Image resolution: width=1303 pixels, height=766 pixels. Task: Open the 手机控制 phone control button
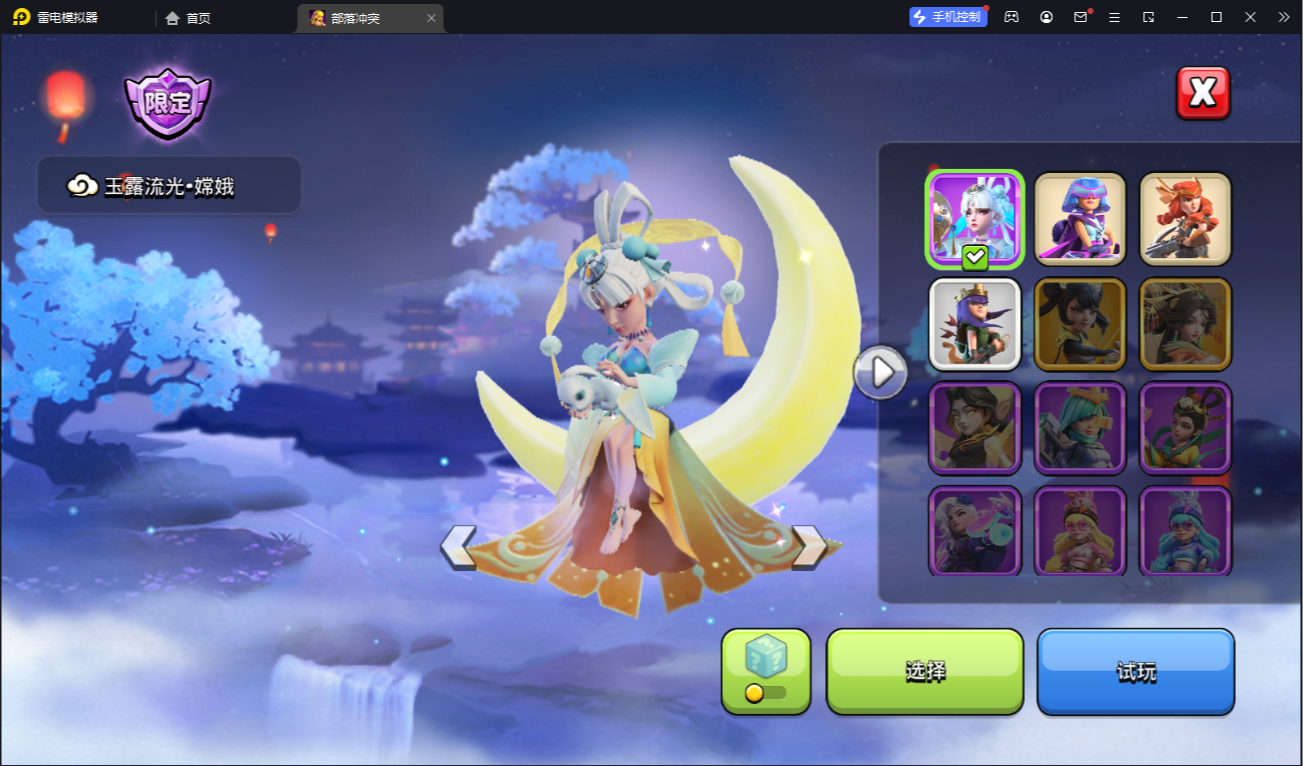click(947, 17)
